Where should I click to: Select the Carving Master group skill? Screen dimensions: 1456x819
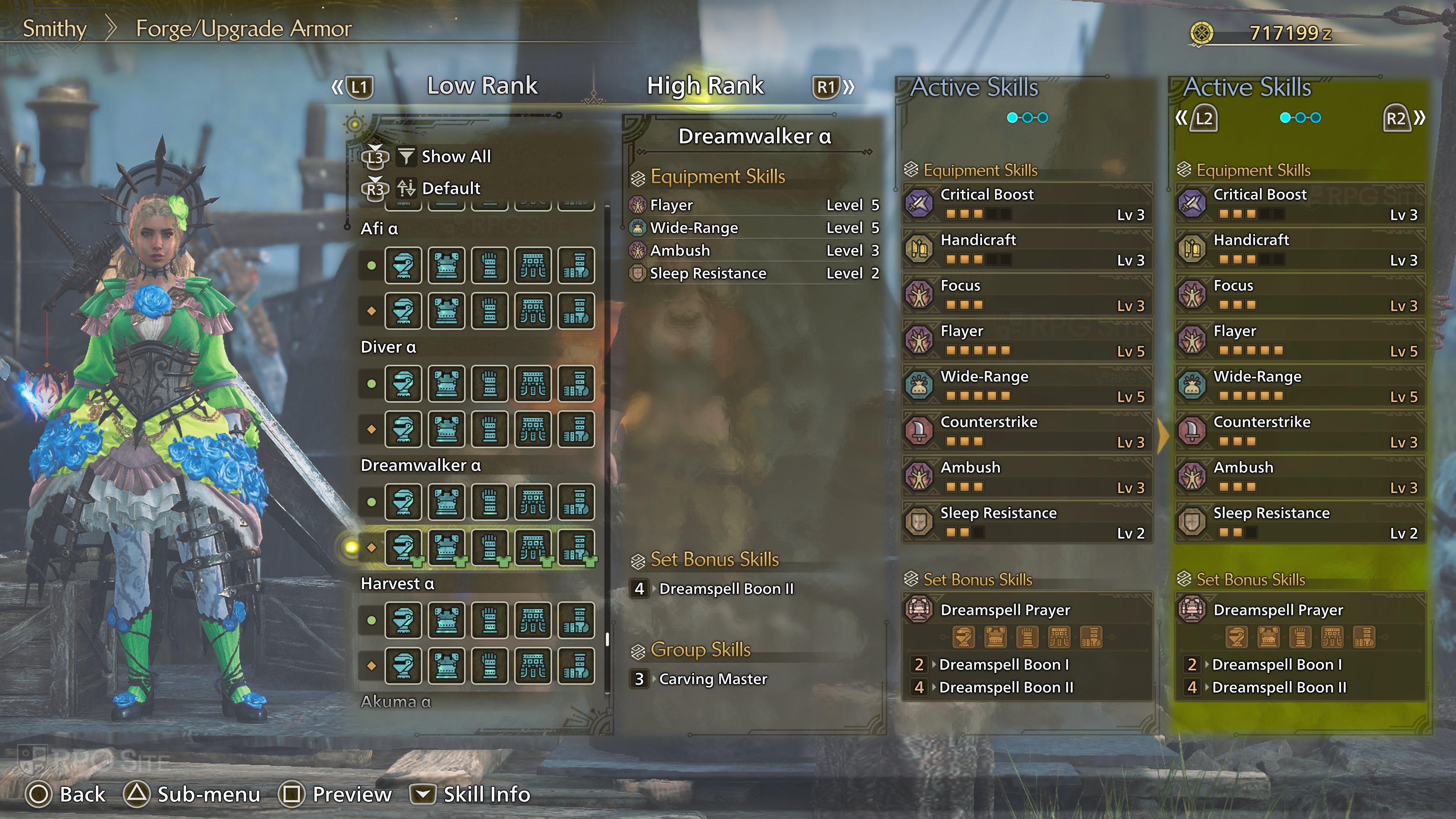(713, 679)
